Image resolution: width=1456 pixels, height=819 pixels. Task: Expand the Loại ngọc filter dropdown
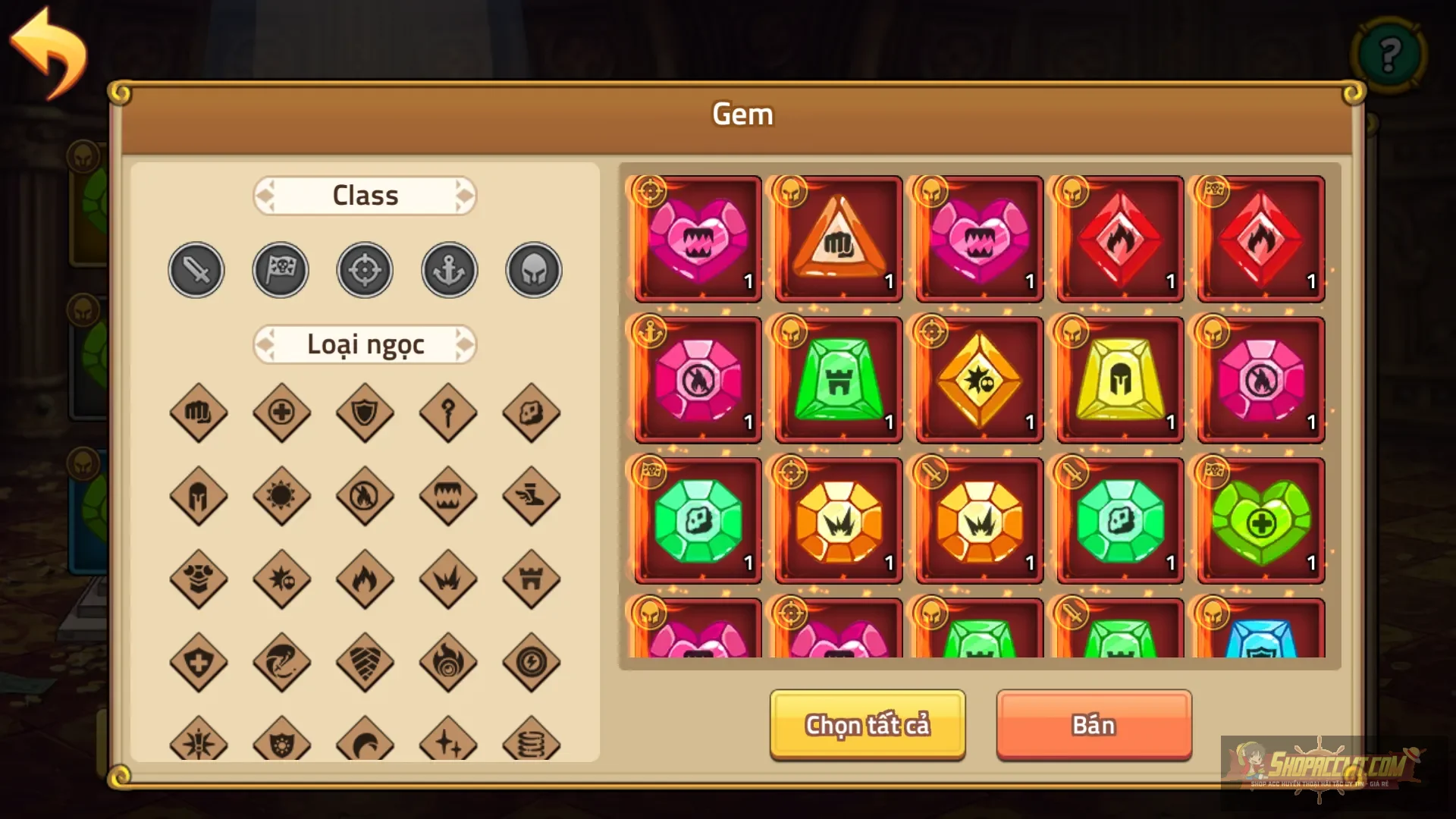(x=365, y=344)
